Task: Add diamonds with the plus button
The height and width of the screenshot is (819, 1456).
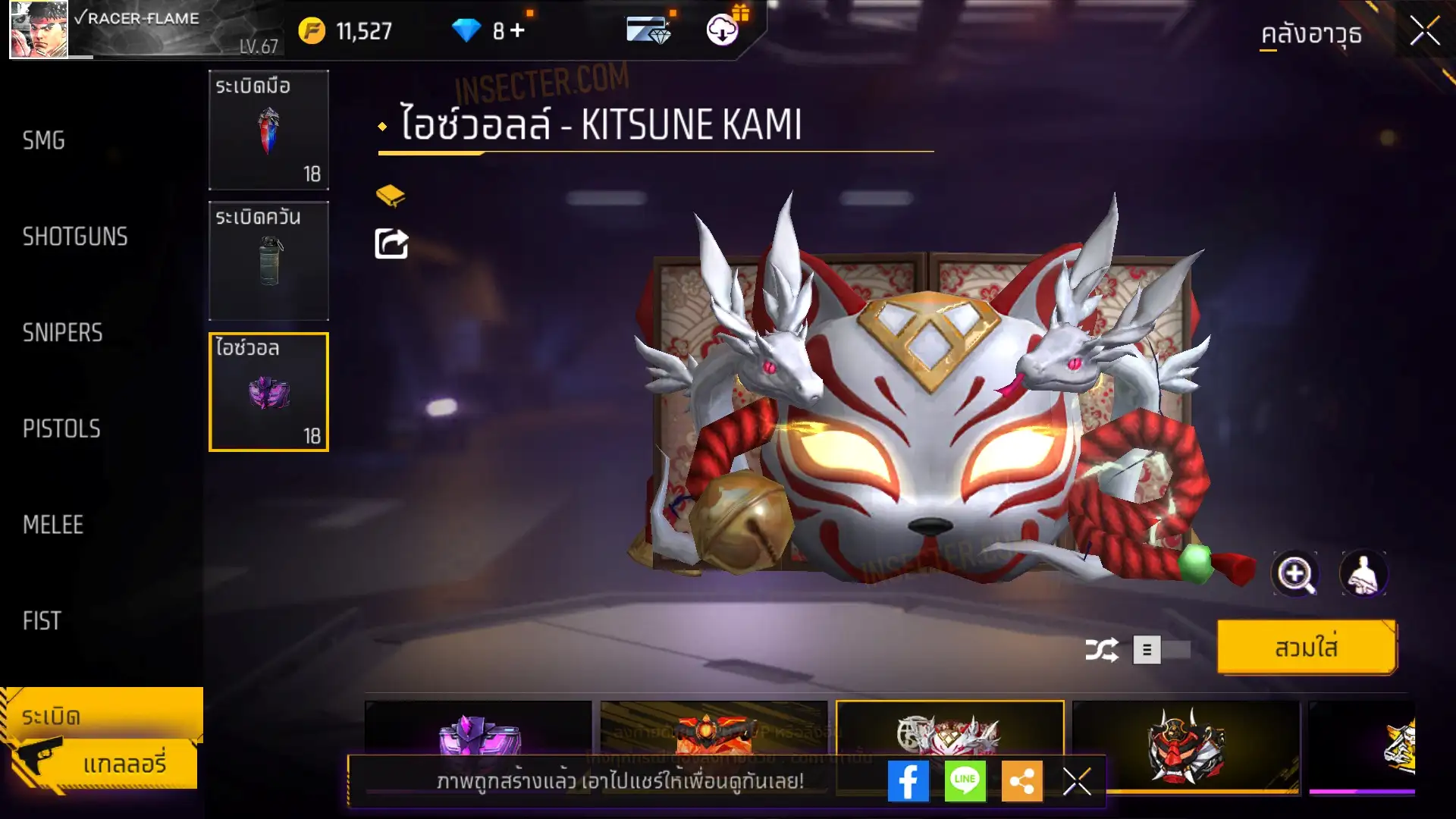Action: (518, 30)
